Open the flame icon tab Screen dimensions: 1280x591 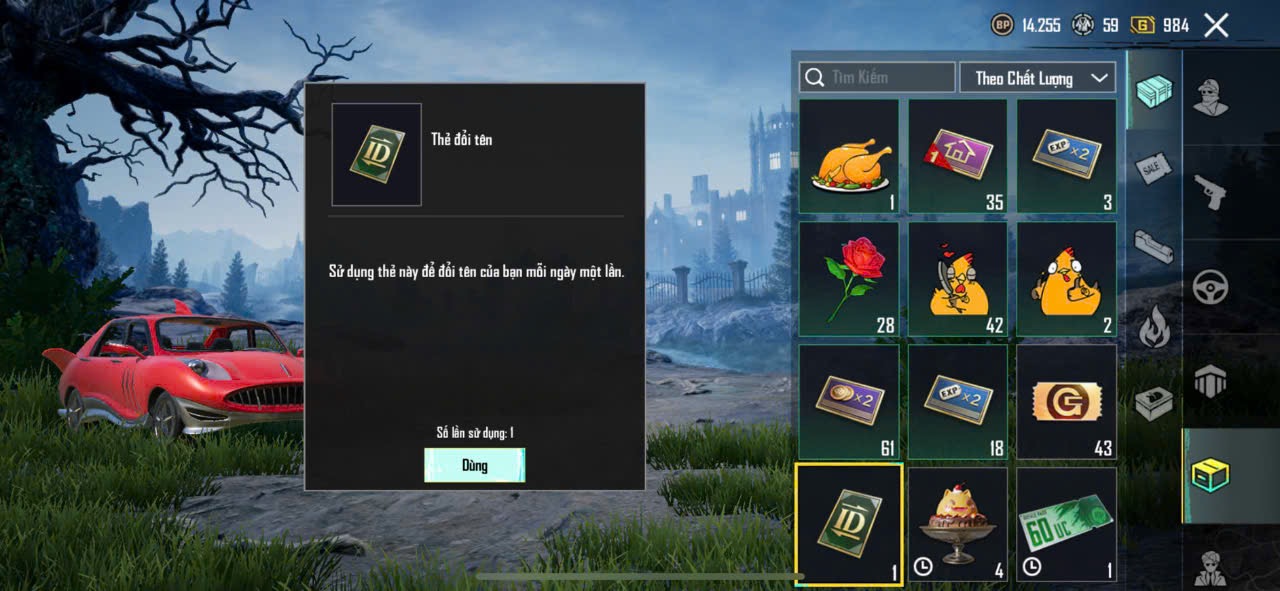[1153, 326]
